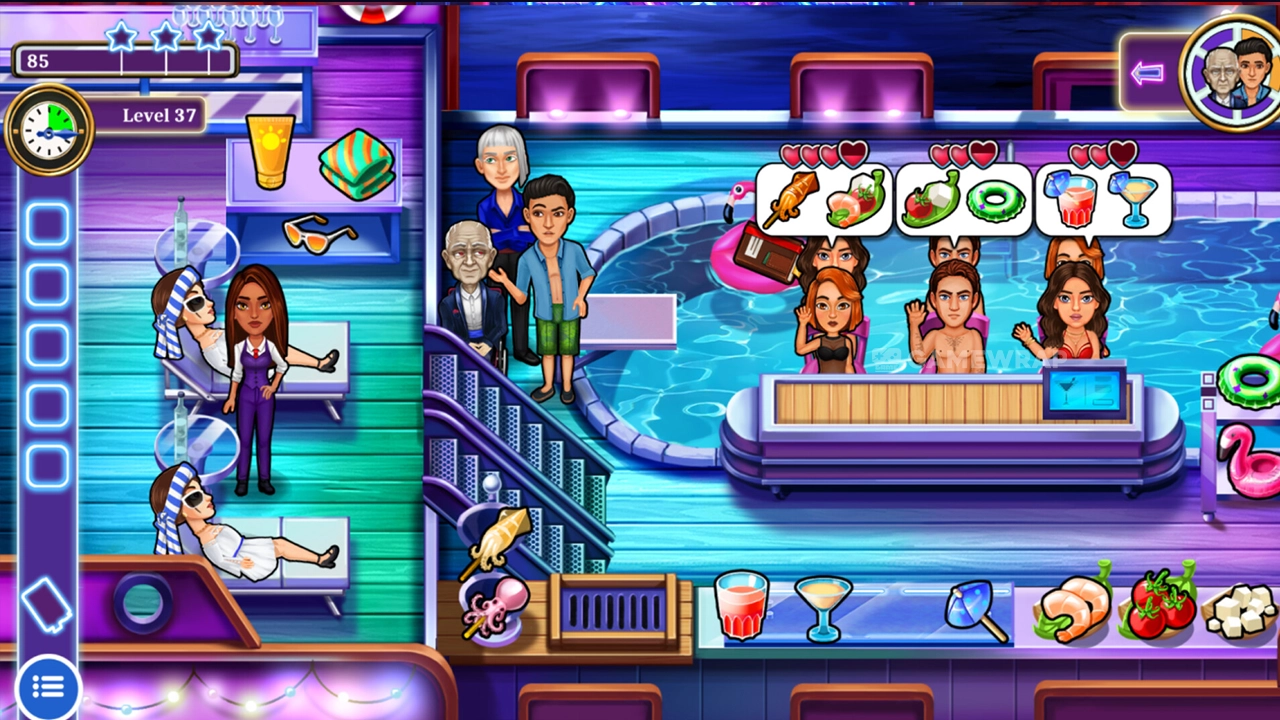Pick up the sunscreen bottle
The image size is (1280, 720).
tap(270, 150)
